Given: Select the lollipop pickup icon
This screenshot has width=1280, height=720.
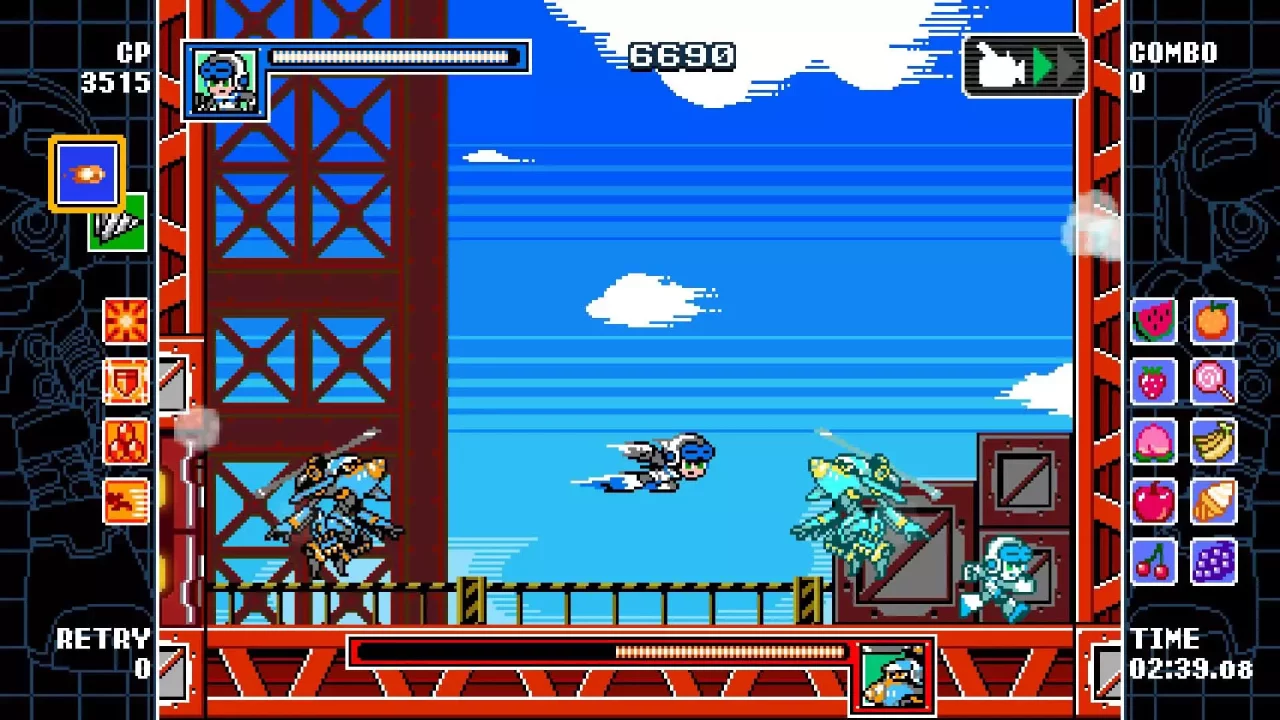Looking at the screenshot, I should [1214, 383].
